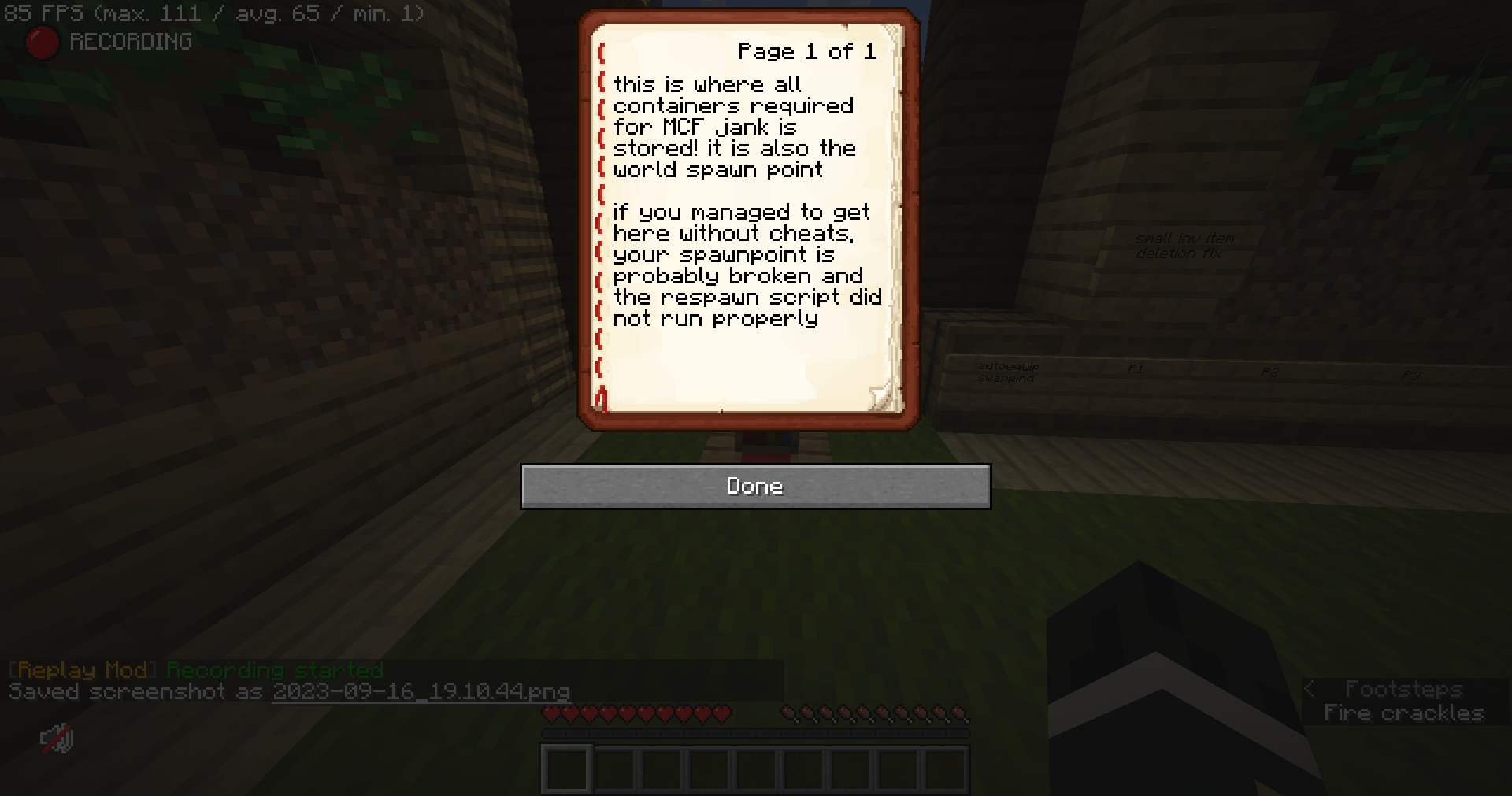Click the Page 1 of 1 header
The width and height of the screenshot is (1512, 796).
[x=806, y=50]
